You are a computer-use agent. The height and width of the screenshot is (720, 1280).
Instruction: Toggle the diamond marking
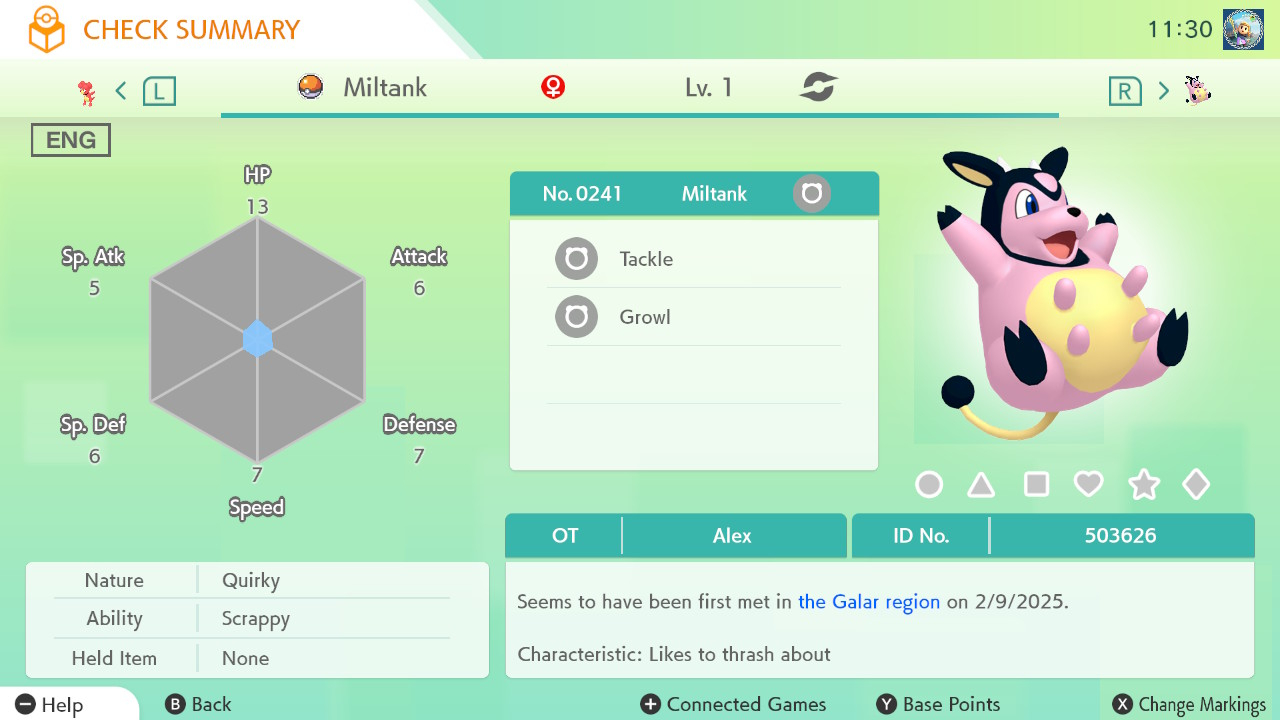pyautogui.click(x=1196, y=485)
